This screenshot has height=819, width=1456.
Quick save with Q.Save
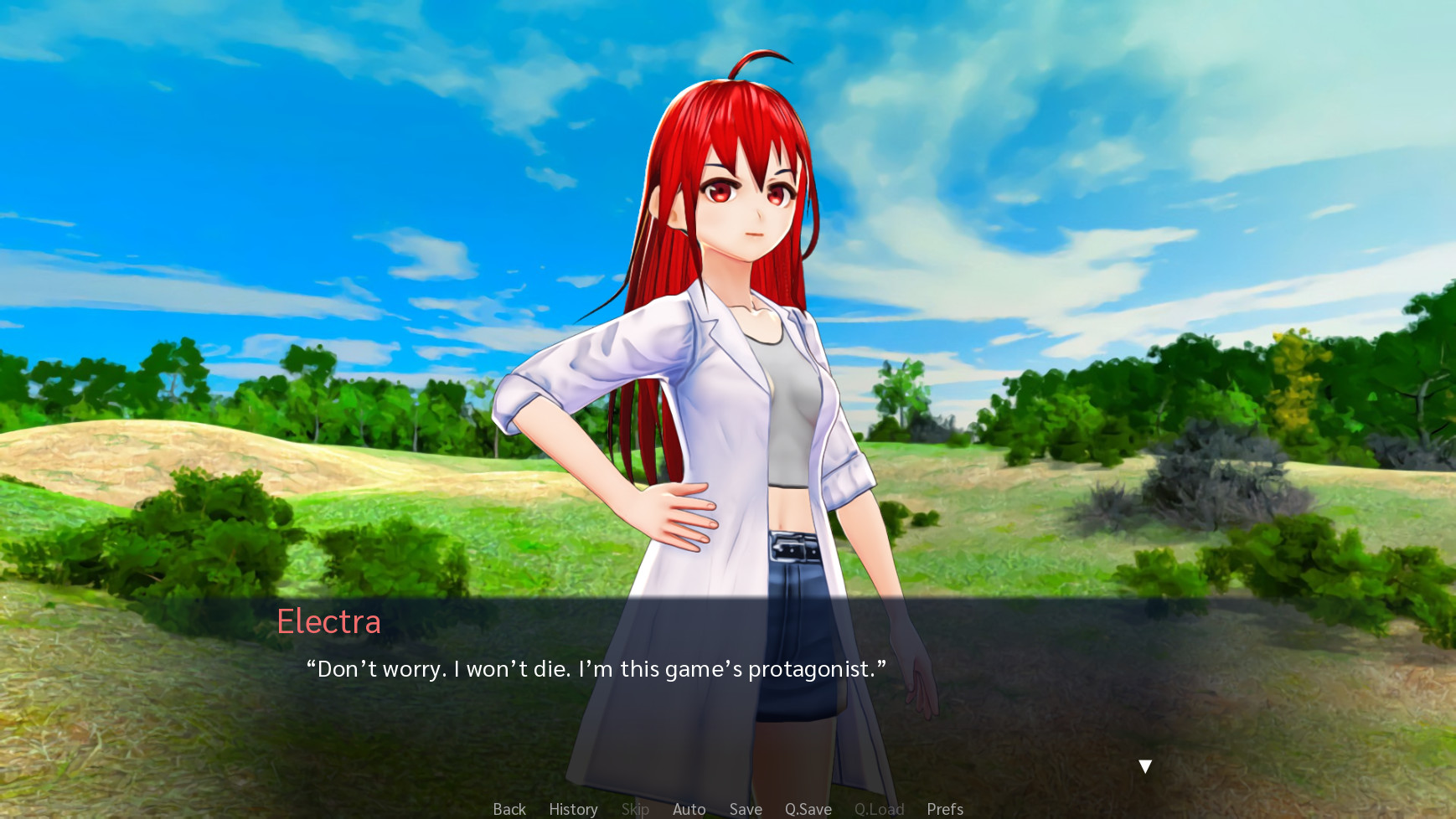(808, 809)
